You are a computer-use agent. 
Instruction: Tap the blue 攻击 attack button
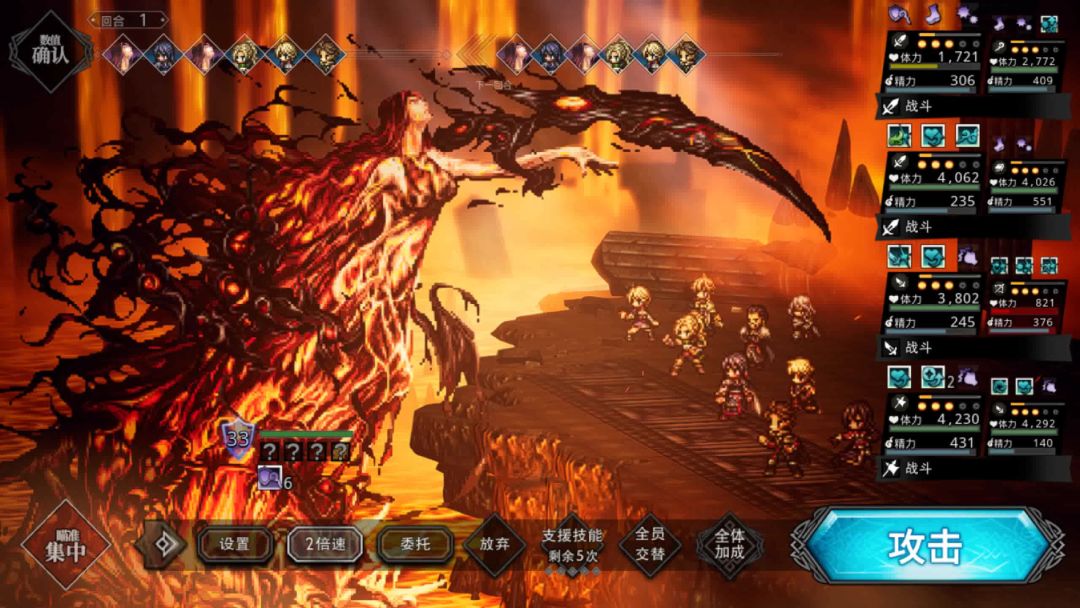[x=923, y=546]
